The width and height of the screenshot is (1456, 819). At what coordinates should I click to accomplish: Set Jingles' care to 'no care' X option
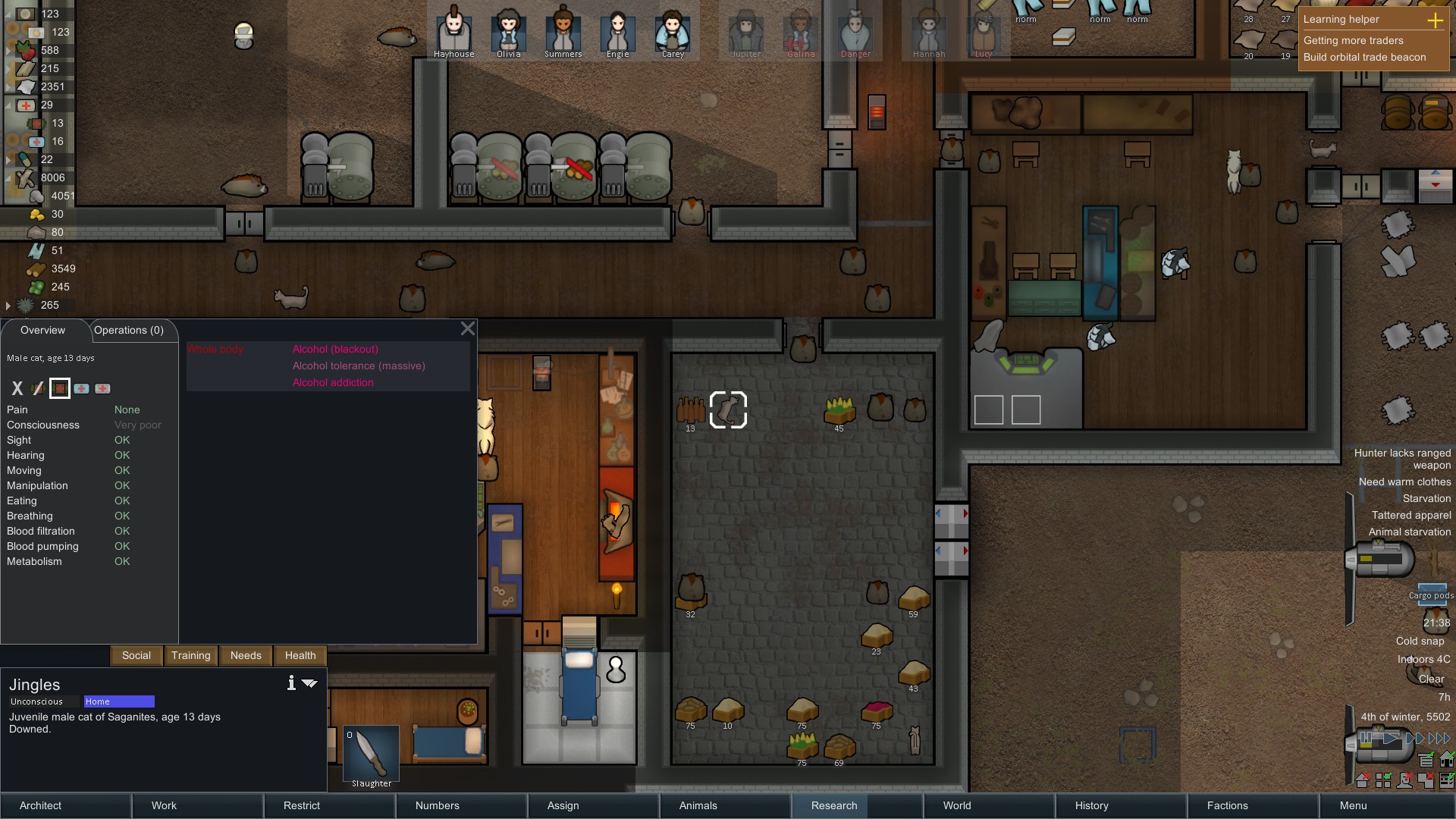pyautogui.click(x=17, y=388)
